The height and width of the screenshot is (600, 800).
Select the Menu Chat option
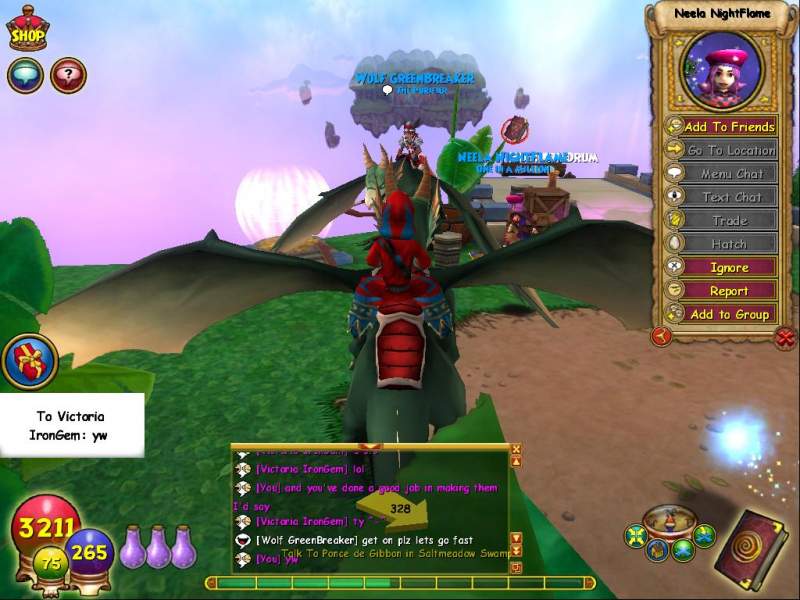721,174
